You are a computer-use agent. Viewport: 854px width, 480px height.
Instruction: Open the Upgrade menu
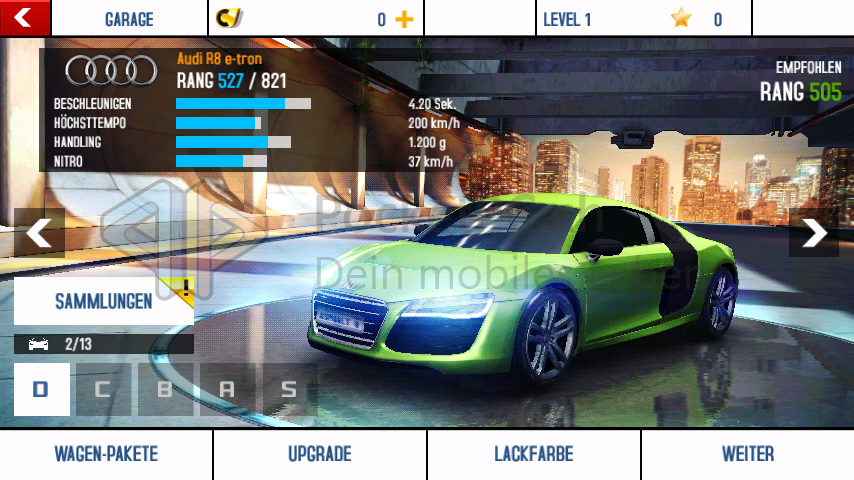(x=320, y=455)
